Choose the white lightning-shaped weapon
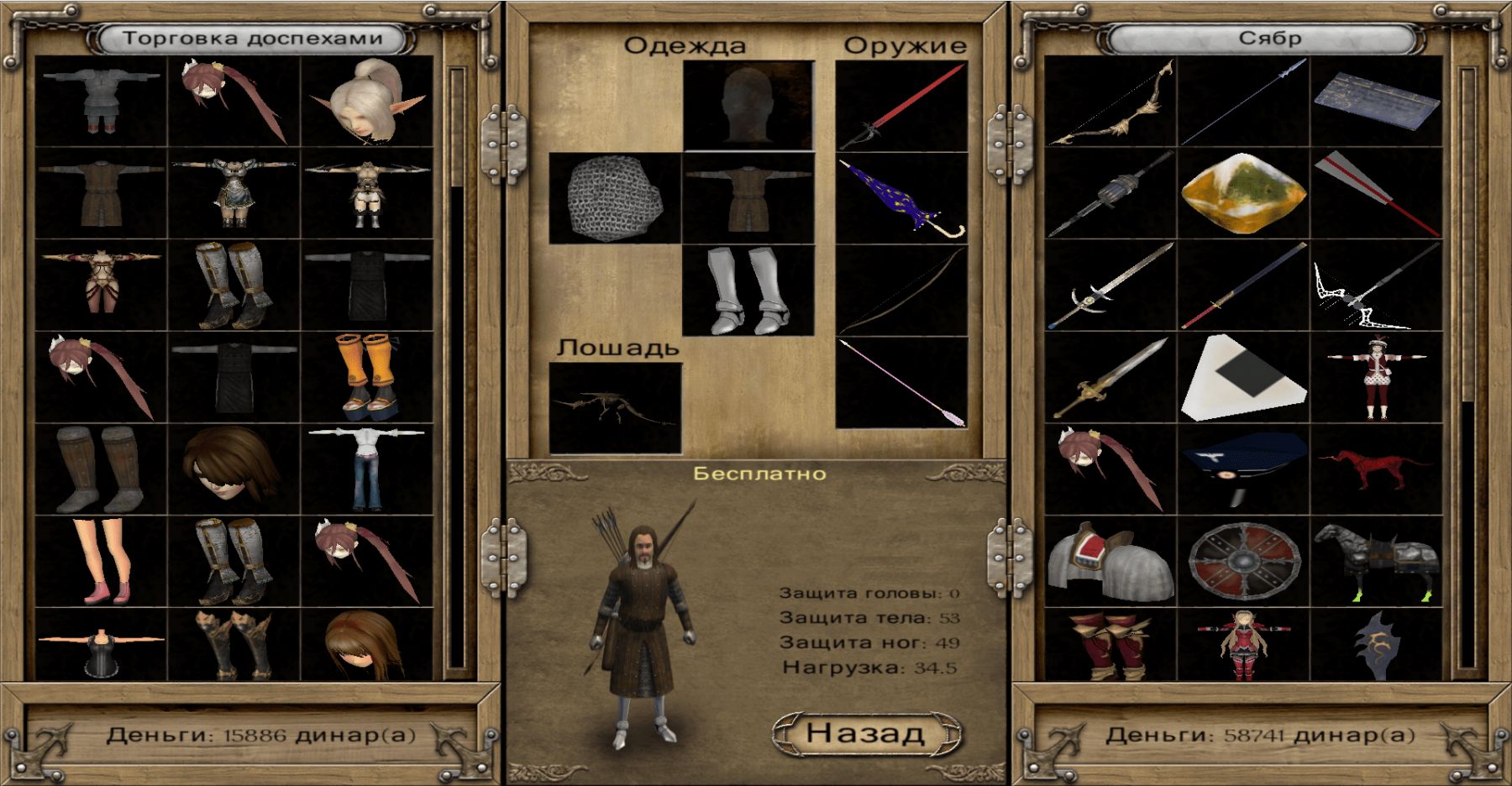This screenshot has width=1512, height=786. pos(1377,286)
